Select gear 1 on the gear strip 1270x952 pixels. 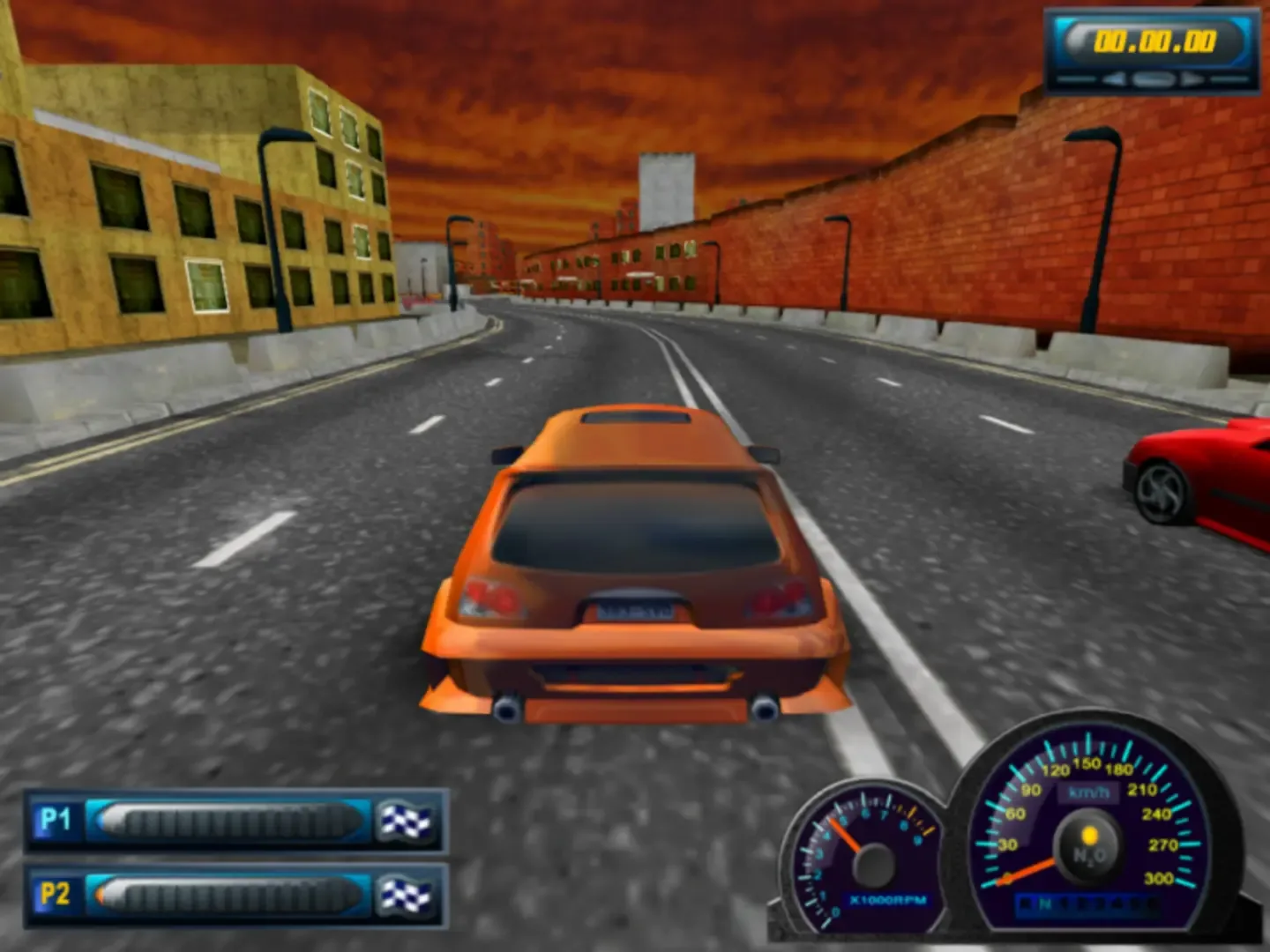[x=1062, y=903]
